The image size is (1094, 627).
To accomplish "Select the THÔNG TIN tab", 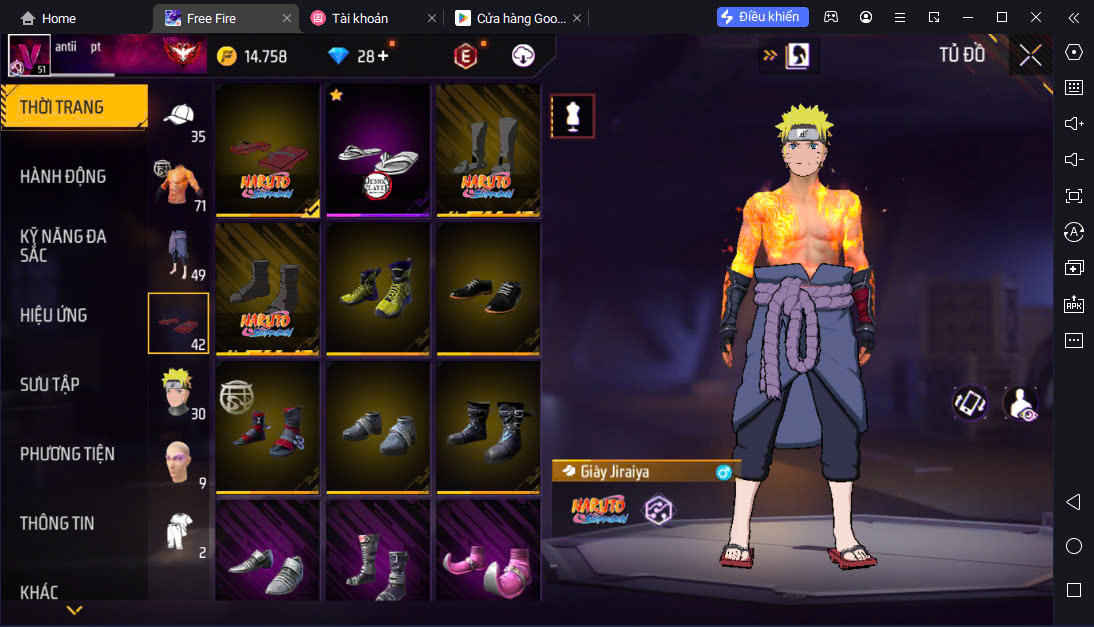I will [58, 523].
